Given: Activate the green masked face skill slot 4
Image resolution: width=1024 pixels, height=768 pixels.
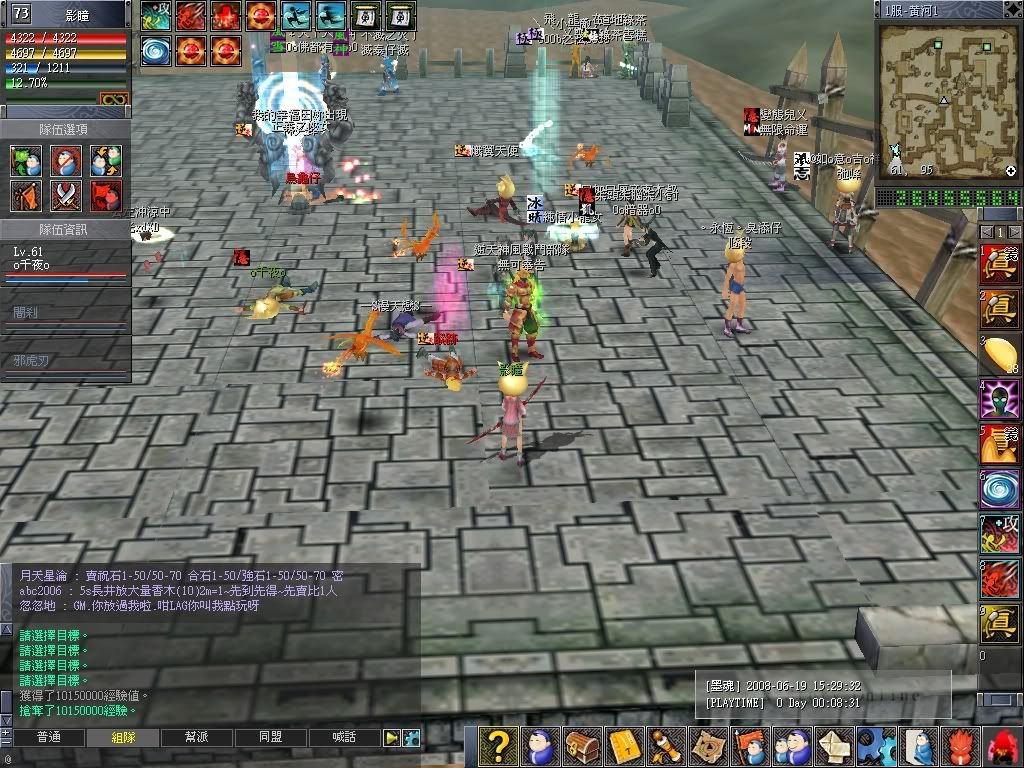Looking at the screenshot, I should tap(999, 399).
